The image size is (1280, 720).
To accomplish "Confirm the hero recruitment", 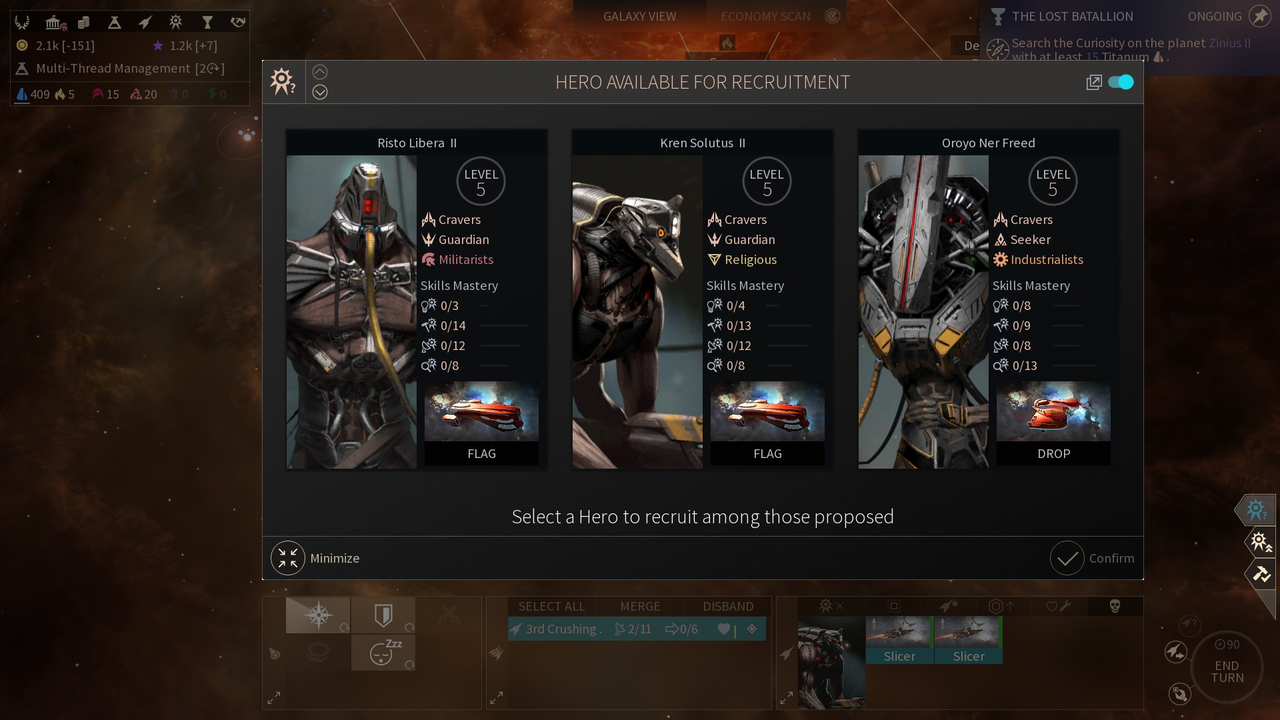I will coord(1093,558).
